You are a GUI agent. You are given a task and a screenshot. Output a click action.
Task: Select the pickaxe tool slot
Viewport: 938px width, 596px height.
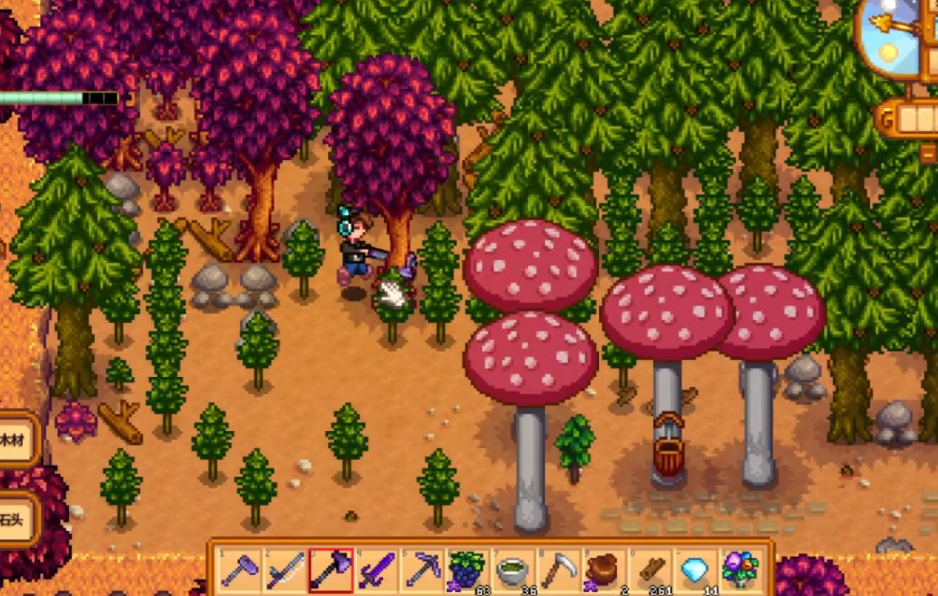tap(422, 569)
